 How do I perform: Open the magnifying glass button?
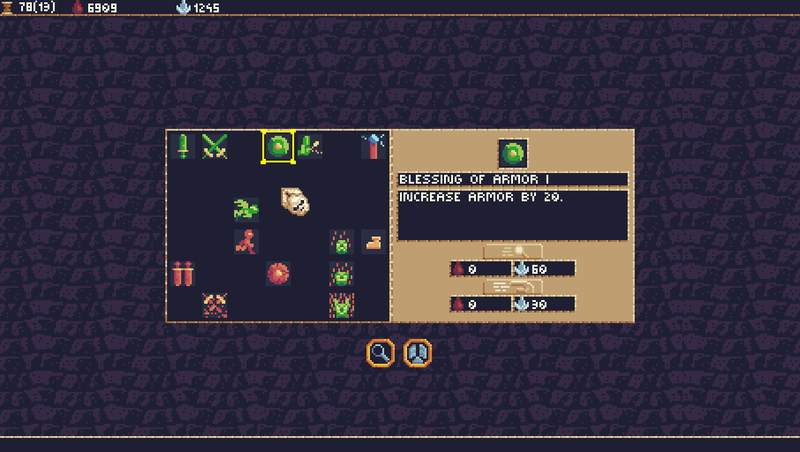381,352
